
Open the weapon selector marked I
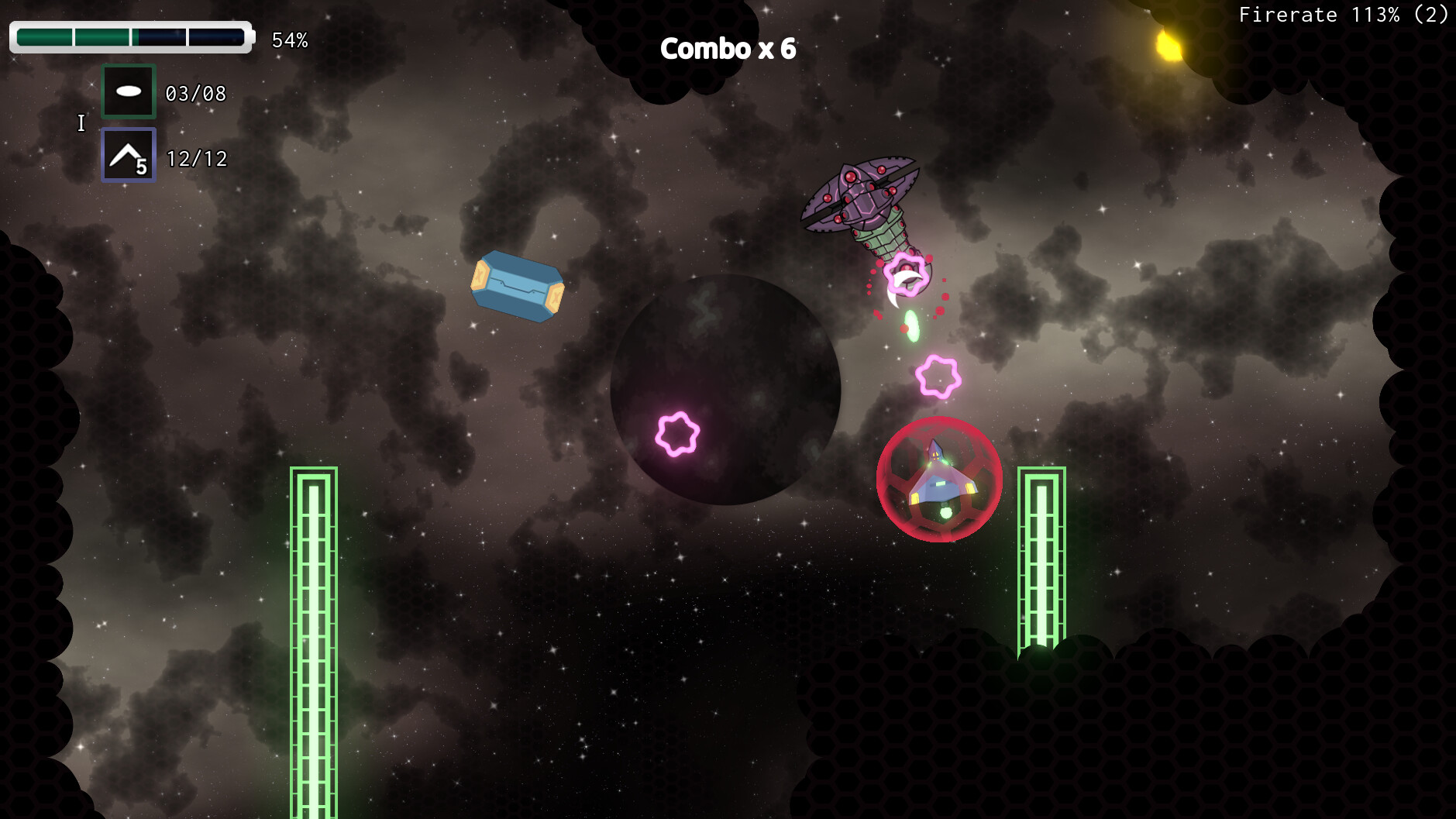81,122
